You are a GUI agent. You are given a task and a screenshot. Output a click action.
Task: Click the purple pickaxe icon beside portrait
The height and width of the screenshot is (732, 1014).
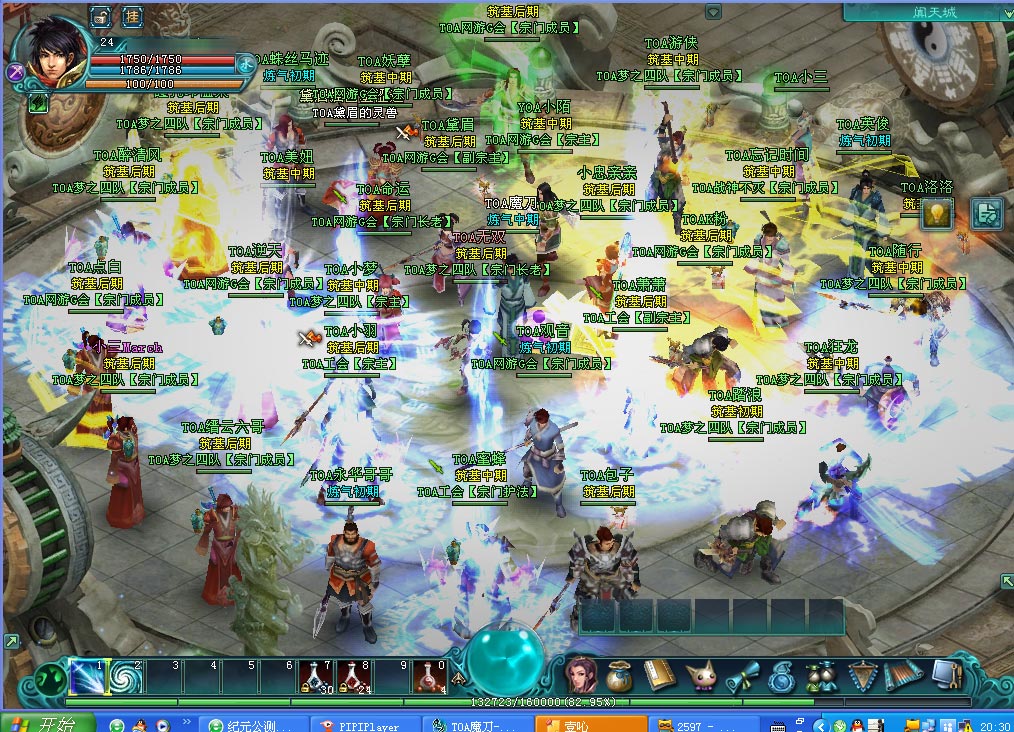[15, 72]
